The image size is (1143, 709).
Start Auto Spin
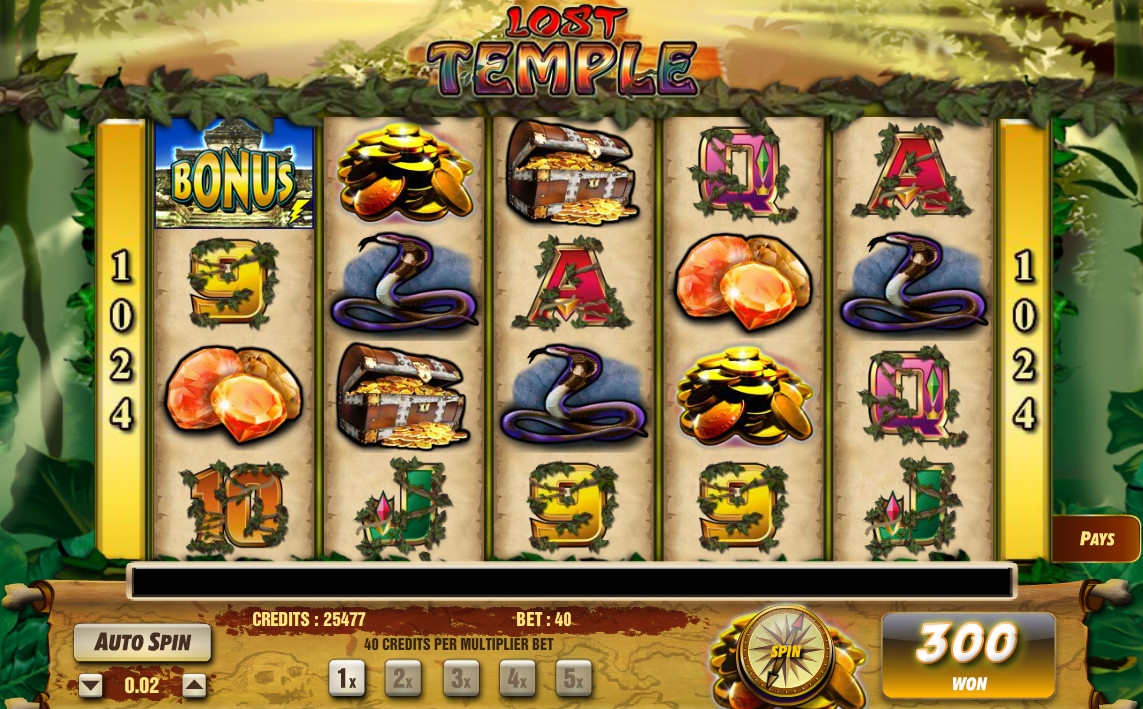click(x=142, y=642)
